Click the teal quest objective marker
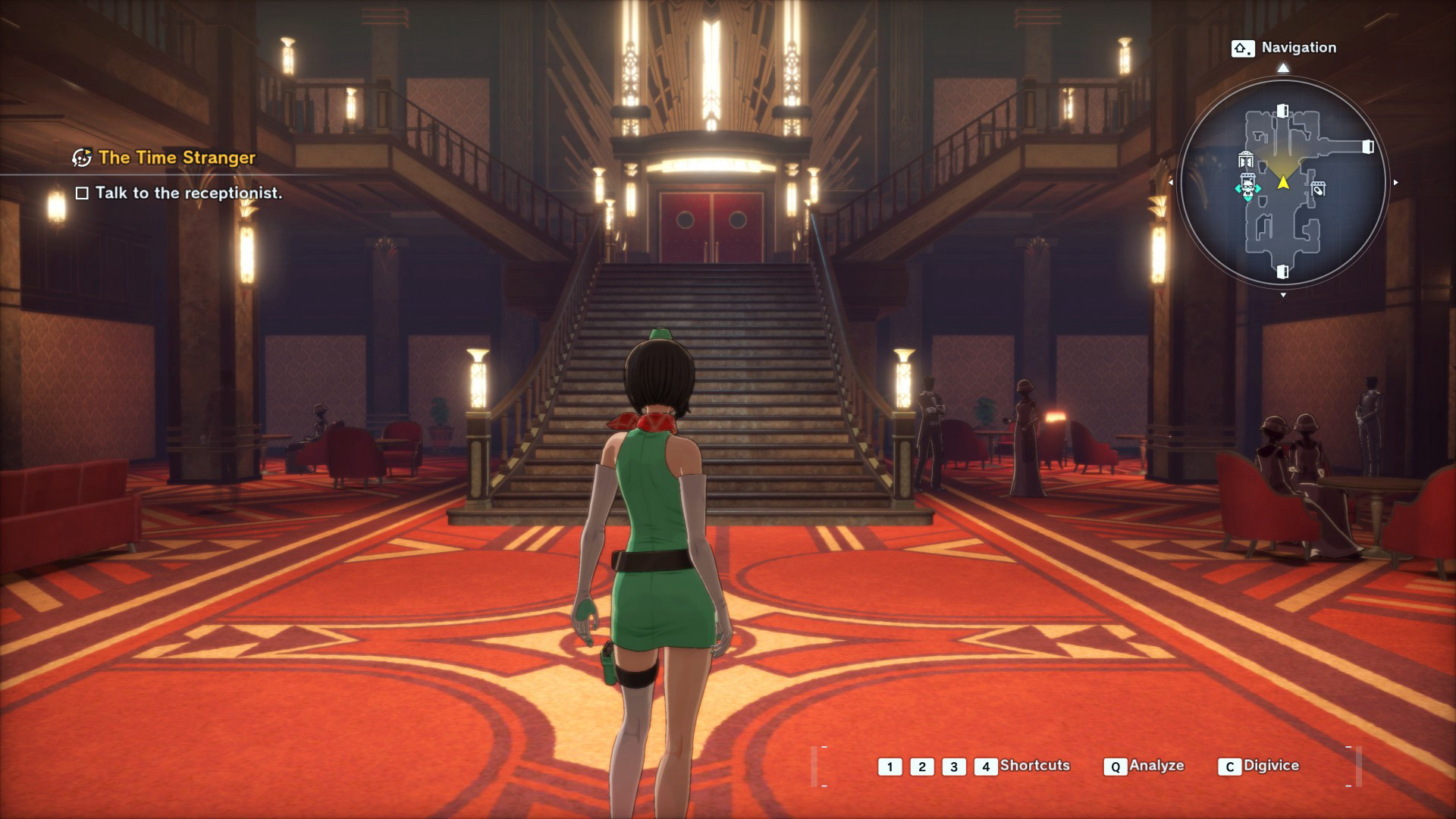This screenshot has height=819, width=1456. (1247, 189)
